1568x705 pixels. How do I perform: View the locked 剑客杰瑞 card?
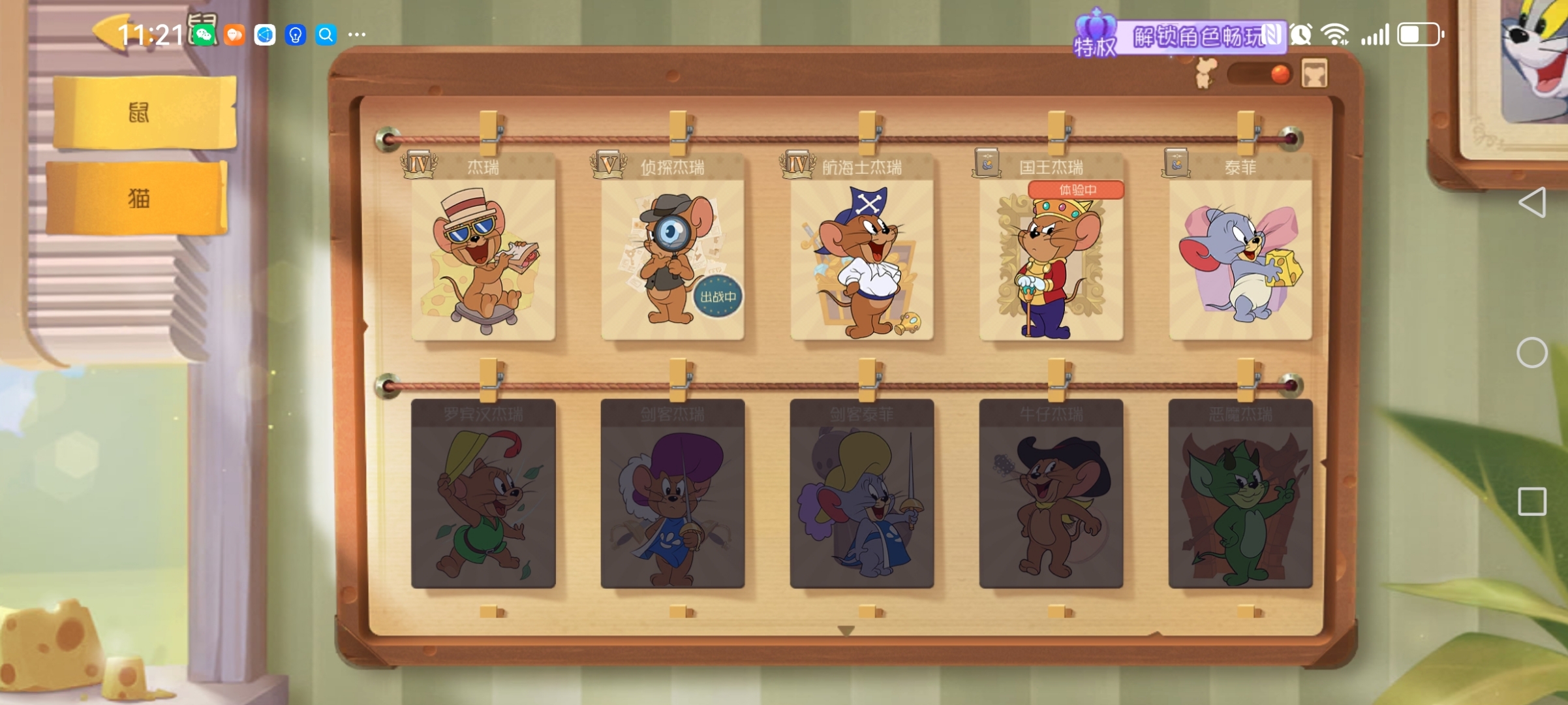pos(672,494)
